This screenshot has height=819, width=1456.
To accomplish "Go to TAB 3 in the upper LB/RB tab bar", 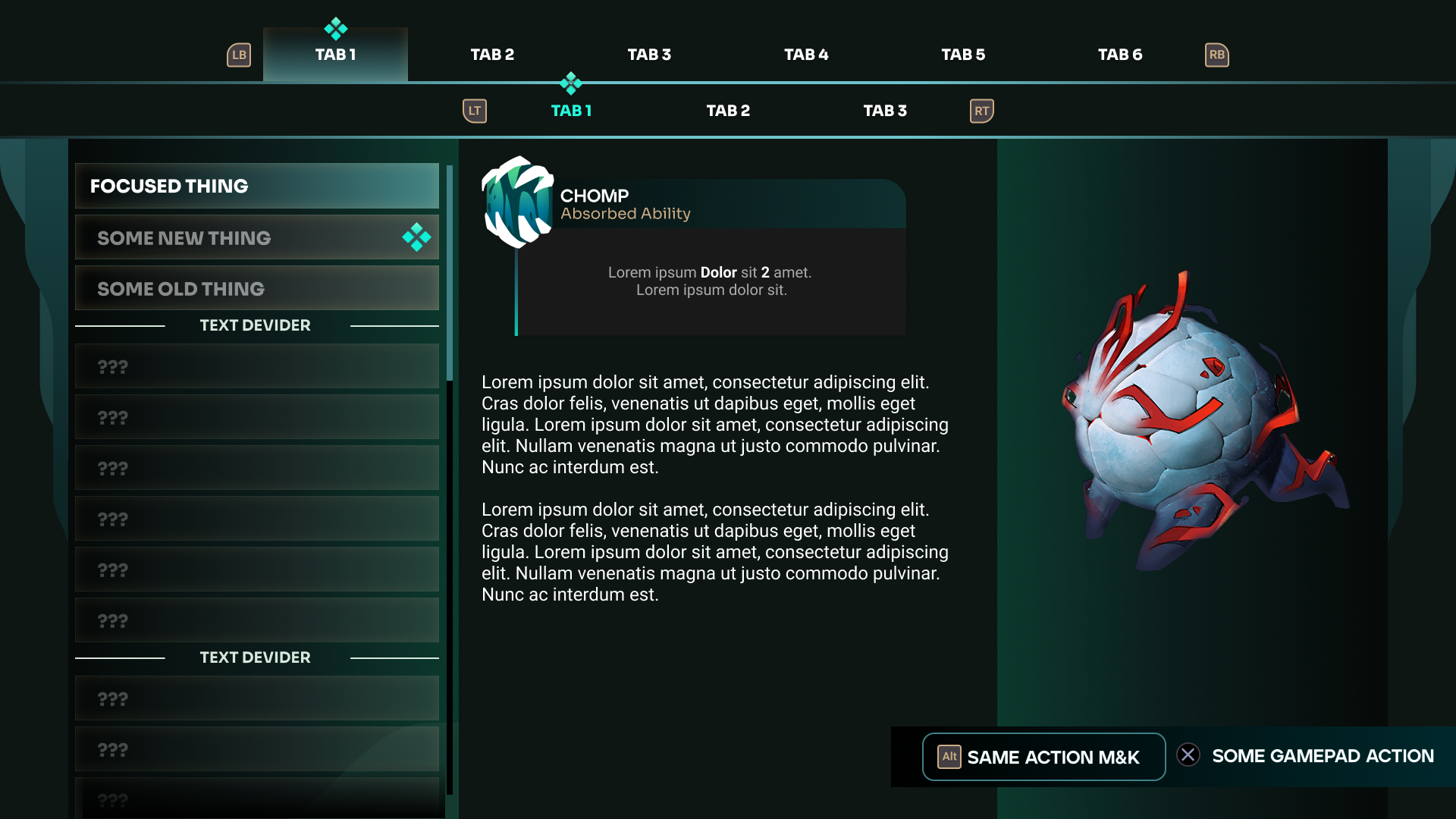I will coord(649,55).
